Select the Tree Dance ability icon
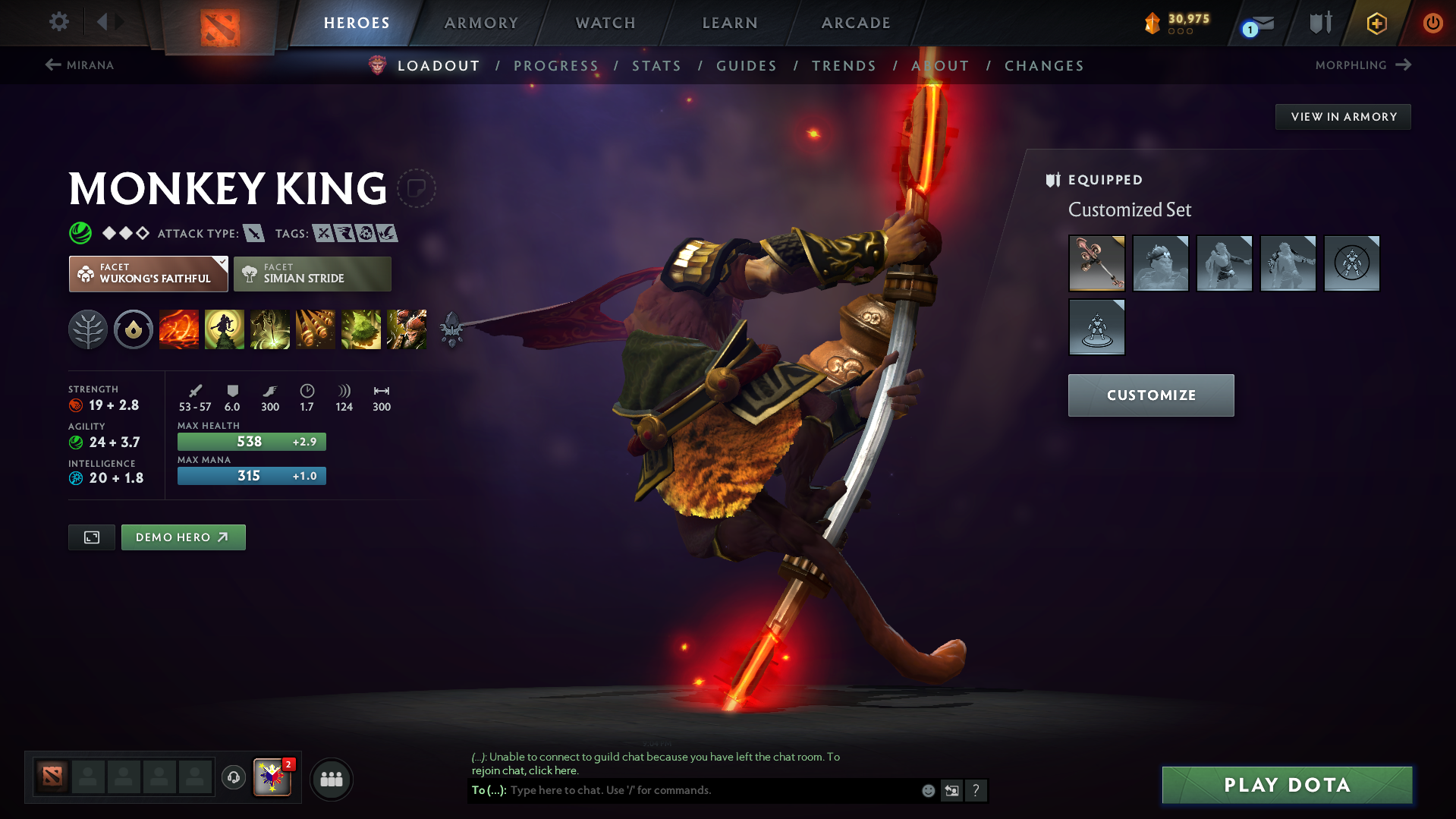The image size is (1456, 819). [225, 329]
